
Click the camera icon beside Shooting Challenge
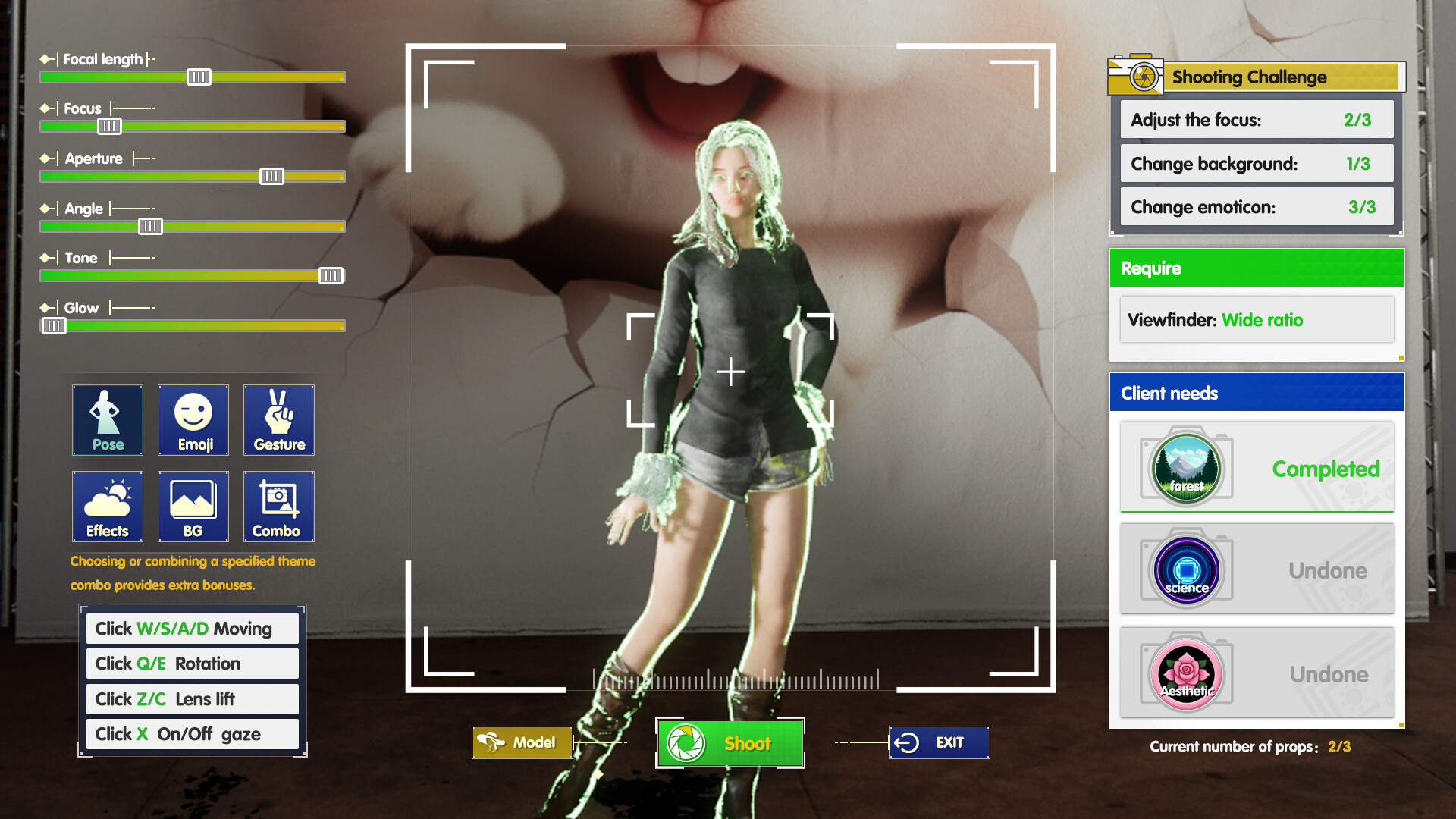coord(1134,76)
